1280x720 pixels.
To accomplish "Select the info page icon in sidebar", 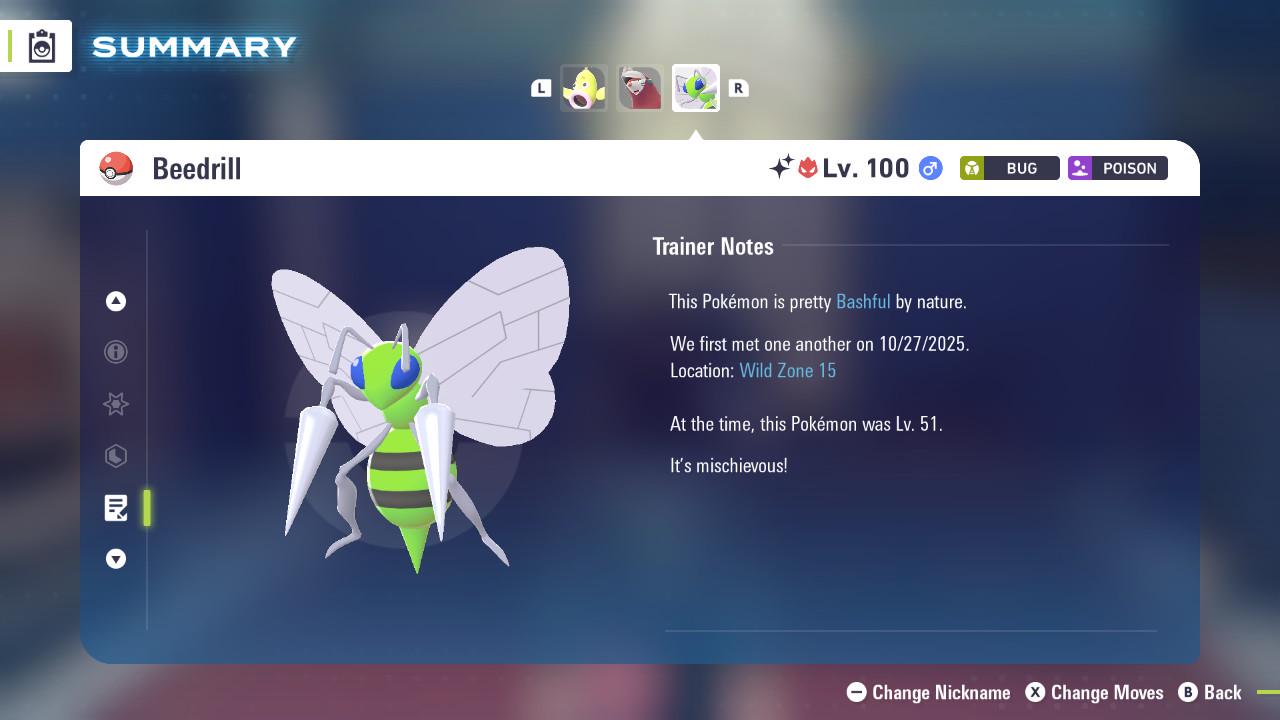I will pos(116,352).
